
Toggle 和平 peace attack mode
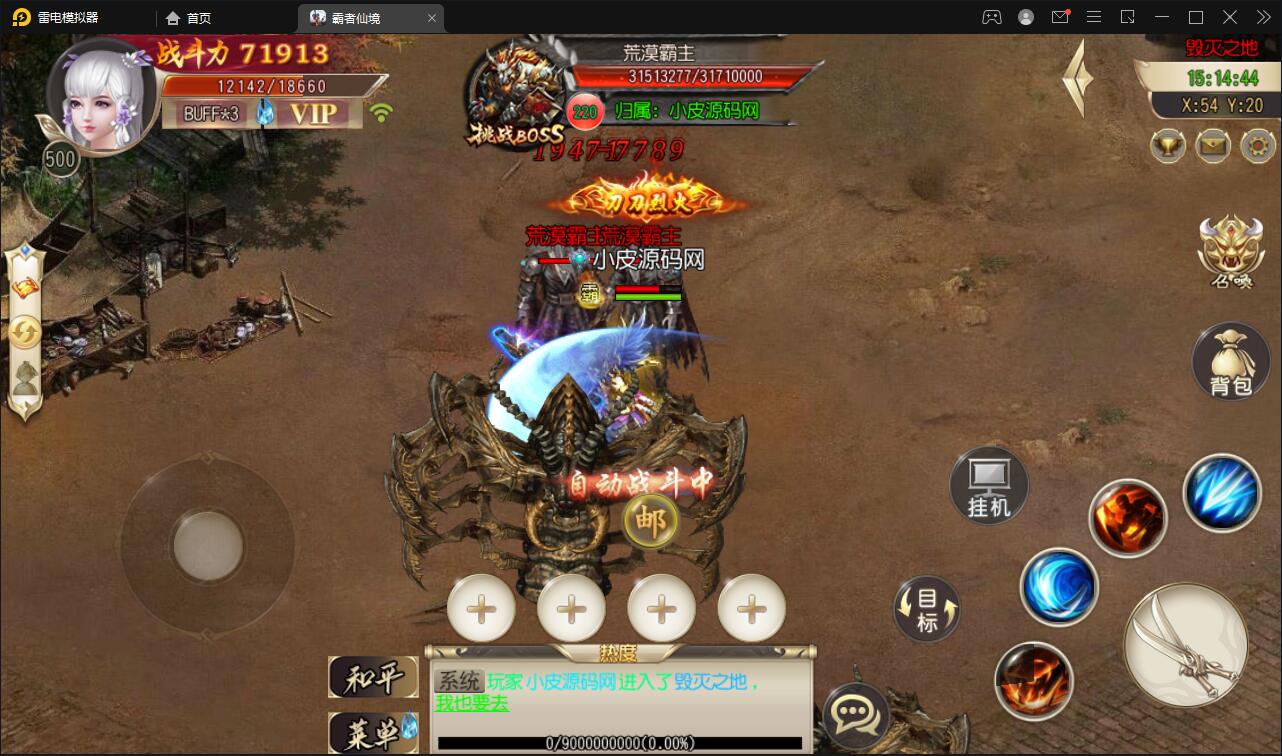(375, 678)
